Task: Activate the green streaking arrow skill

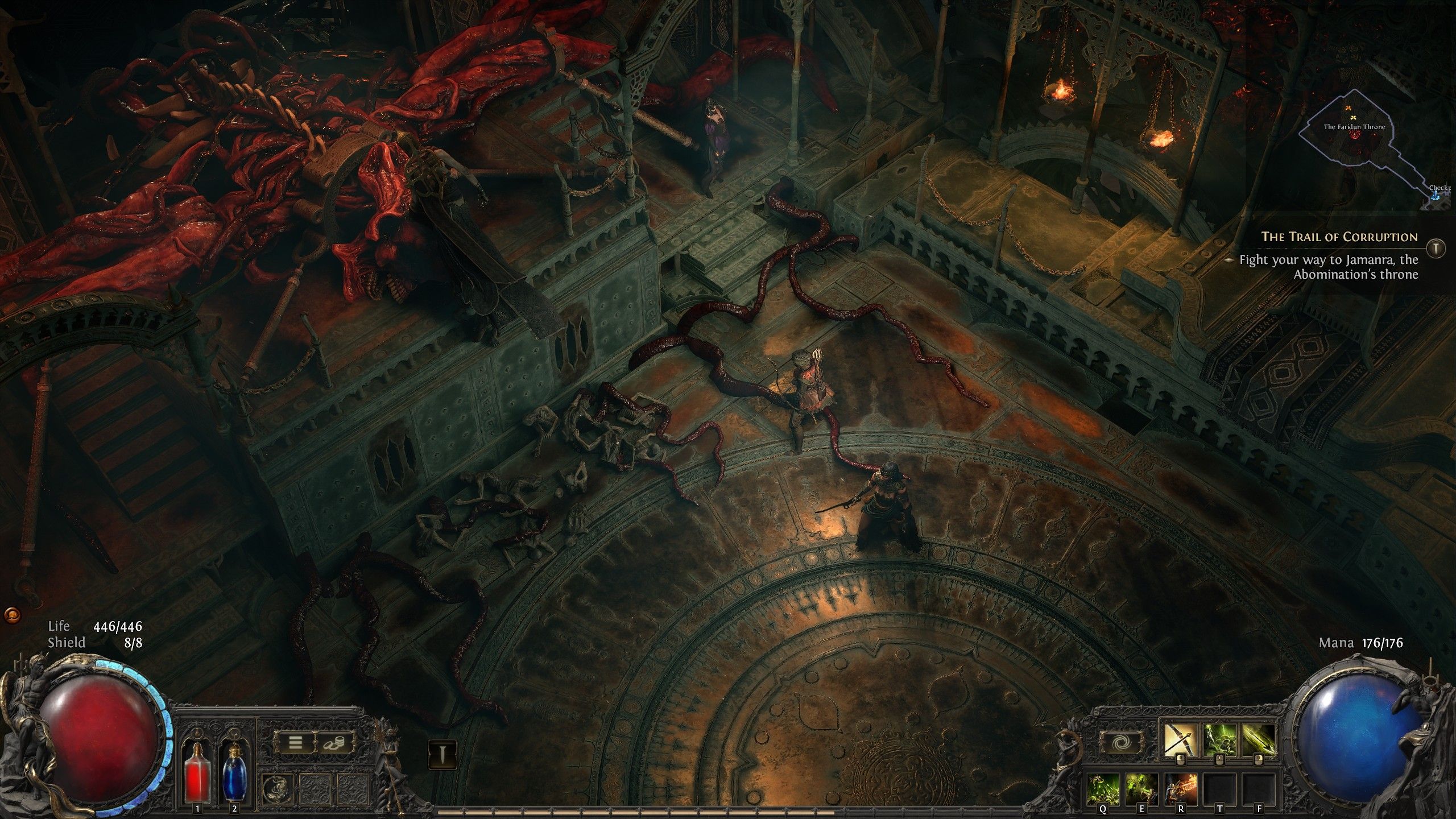Action: [x=1258, y=739]
